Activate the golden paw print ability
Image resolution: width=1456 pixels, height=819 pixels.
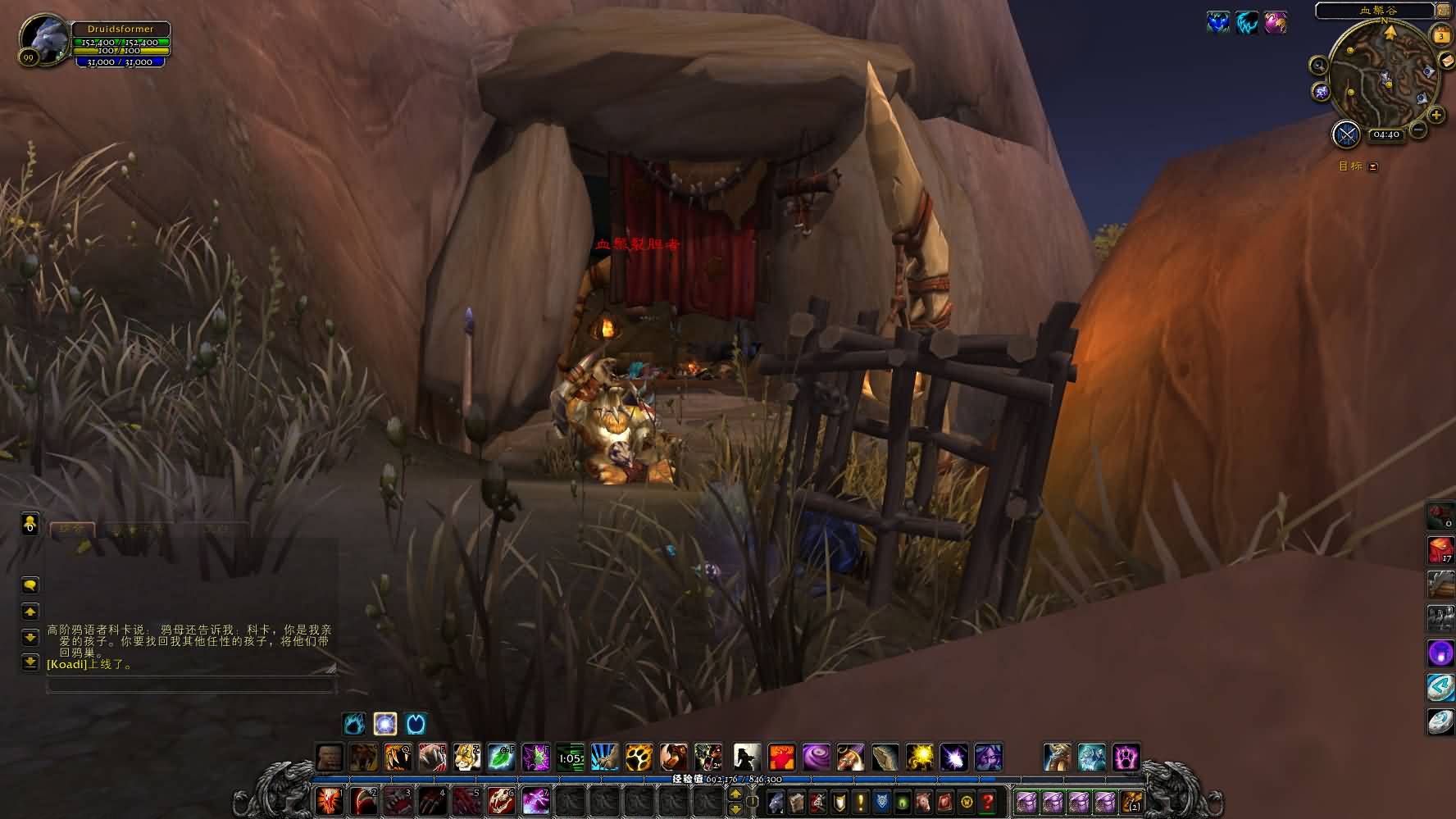639,757
